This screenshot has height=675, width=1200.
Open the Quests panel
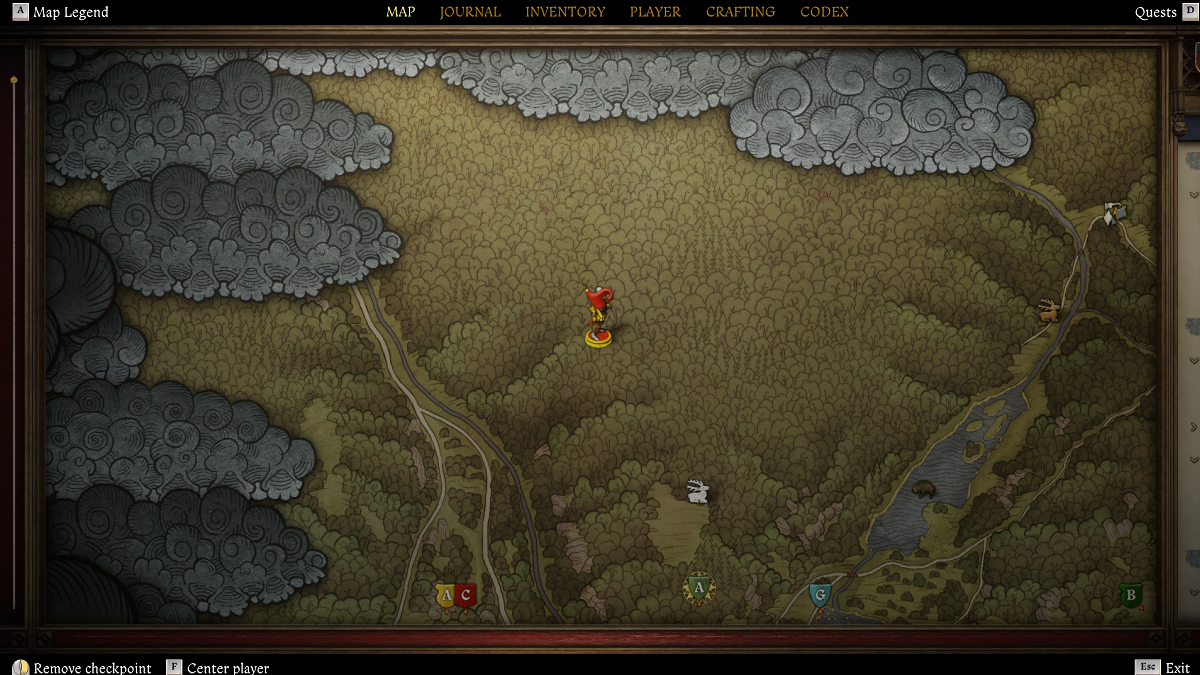tap(1155, 12)
